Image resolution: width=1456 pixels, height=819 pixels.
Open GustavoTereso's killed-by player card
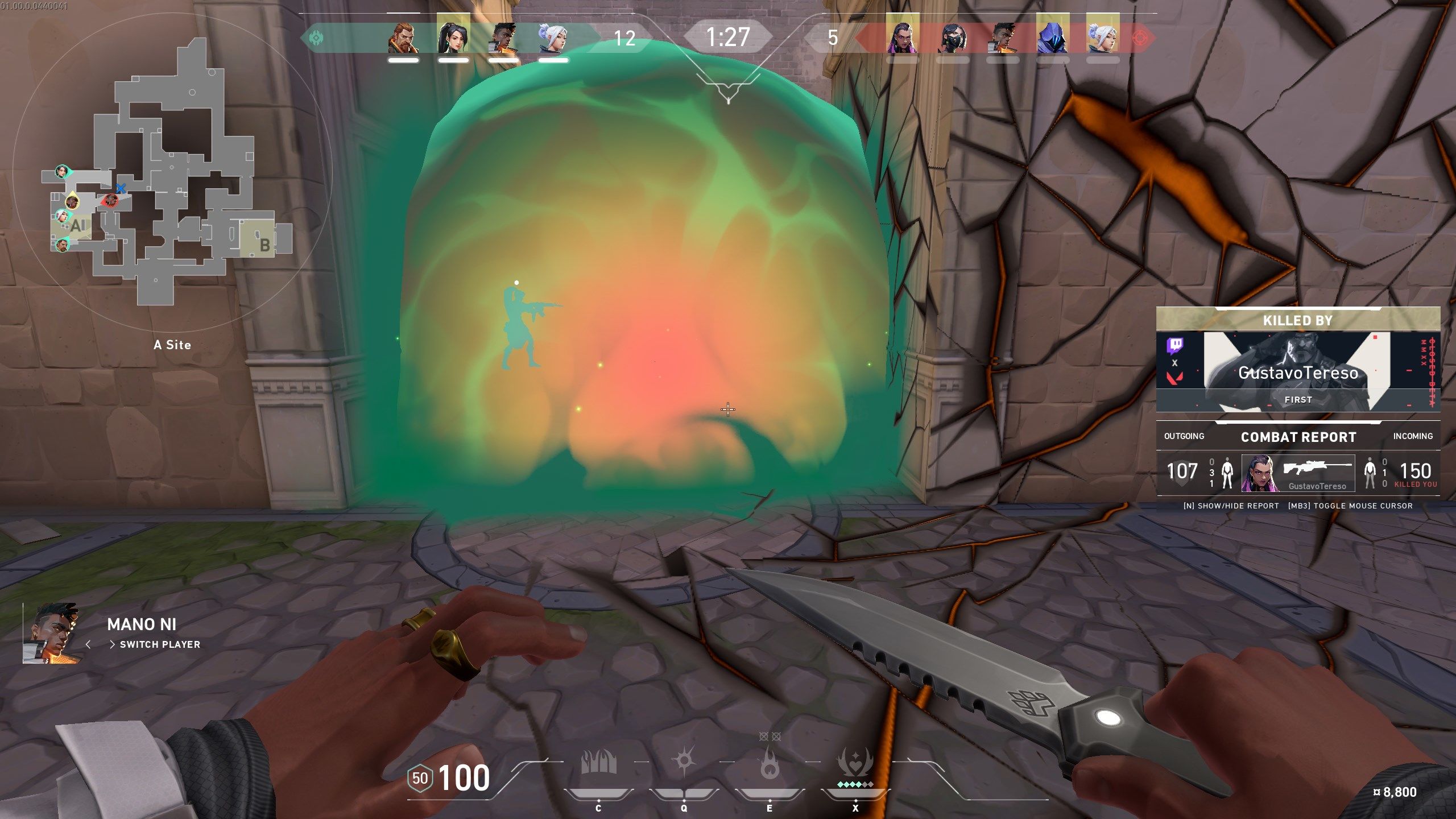1297,371
